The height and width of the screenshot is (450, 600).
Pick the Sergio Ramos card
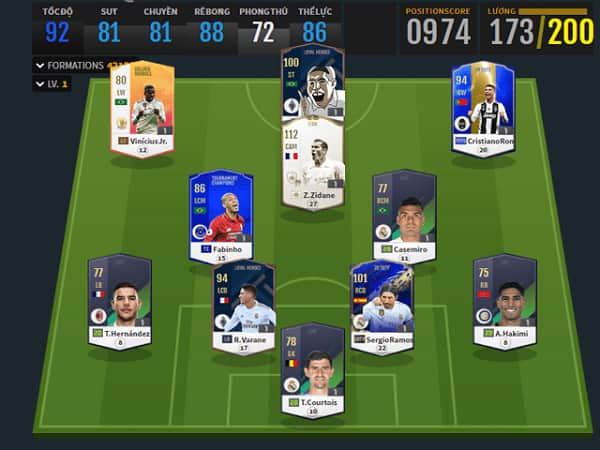(x=380, y=305)
